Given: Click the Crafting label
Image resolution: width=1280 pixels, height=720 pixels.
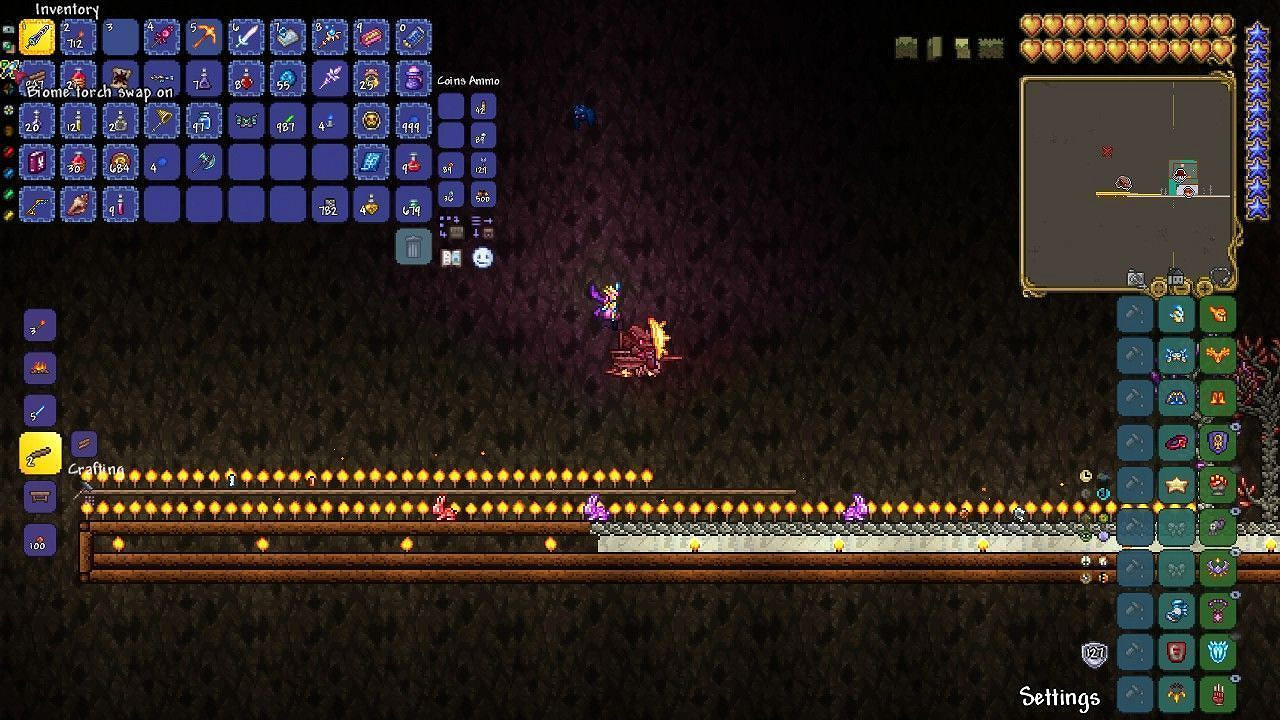Looking at the screenshot, I should pos(100,467).
